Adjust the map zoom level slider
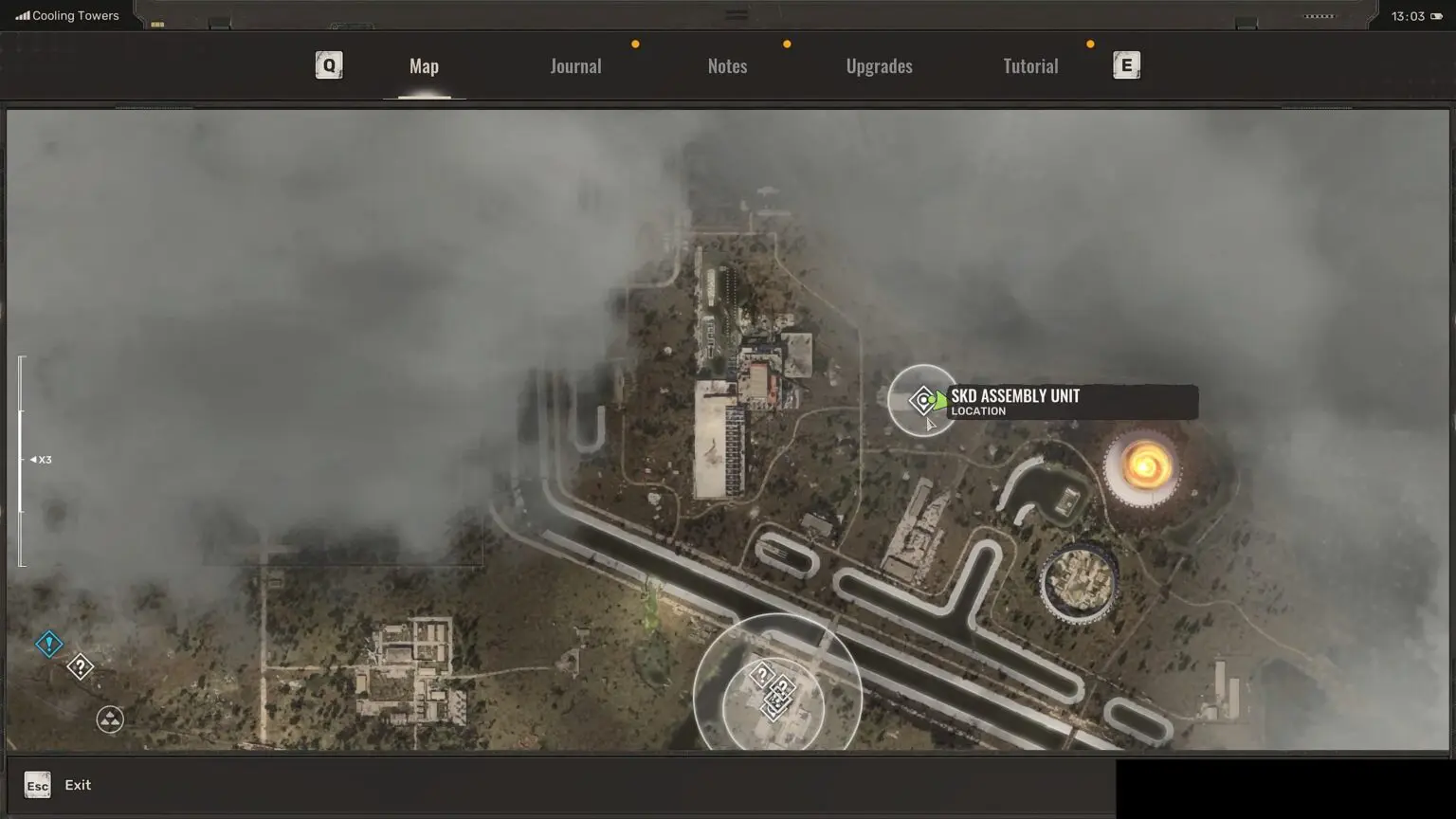 [x=23, y=460]
